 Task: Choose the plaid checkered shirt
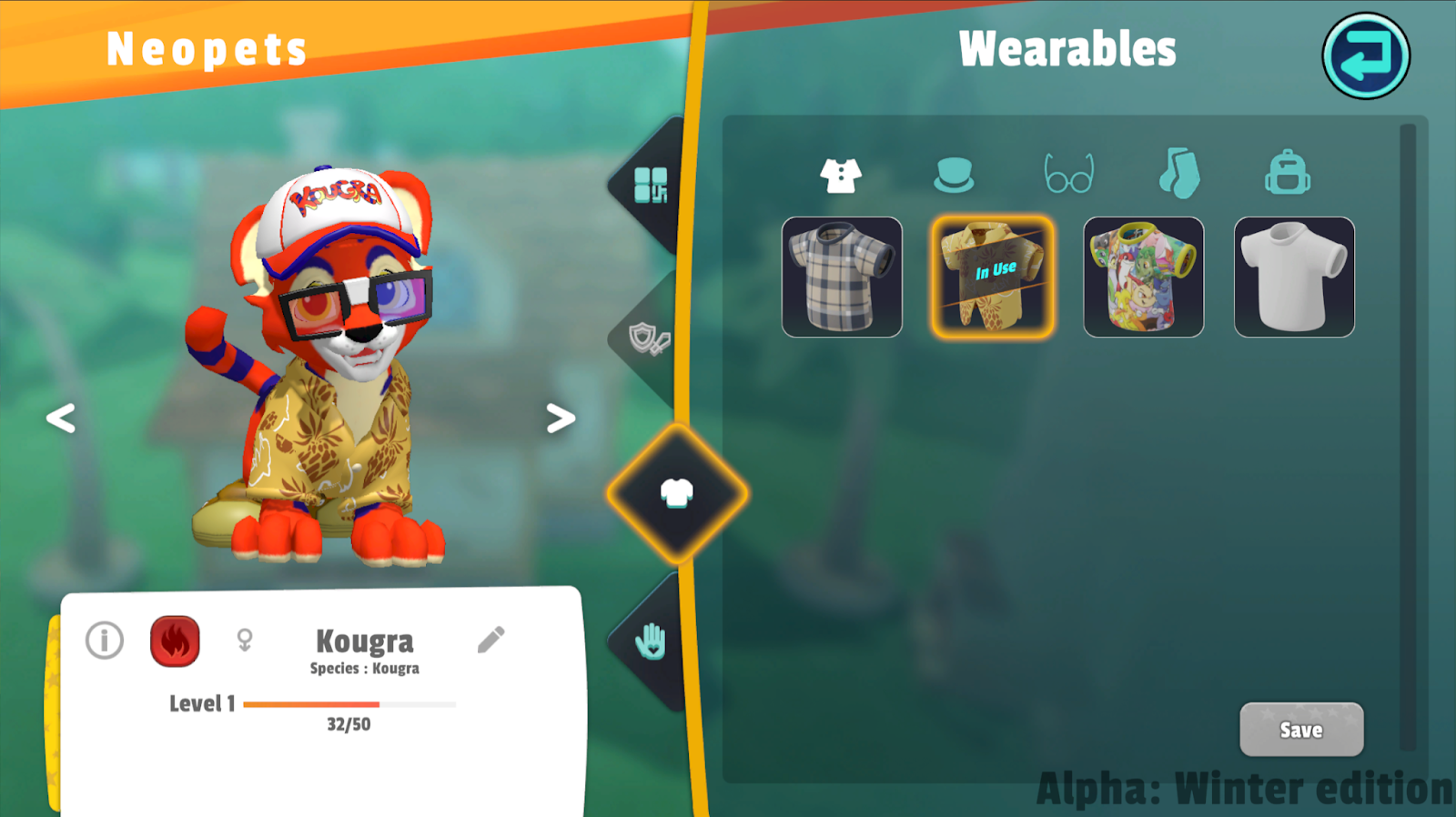point(842,277)
